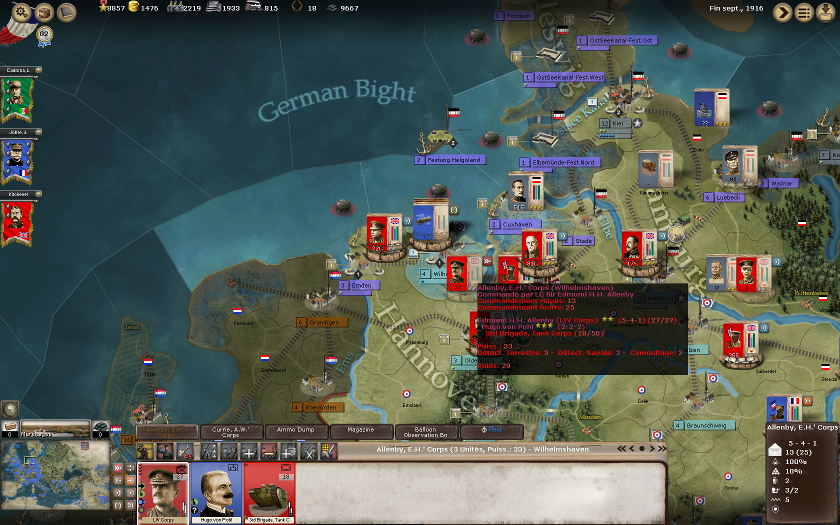The height and width of the screenshot is (525, 840).
Task: Pick the 3rd Brigade Tank Corps card
Action: click(269, 492)
